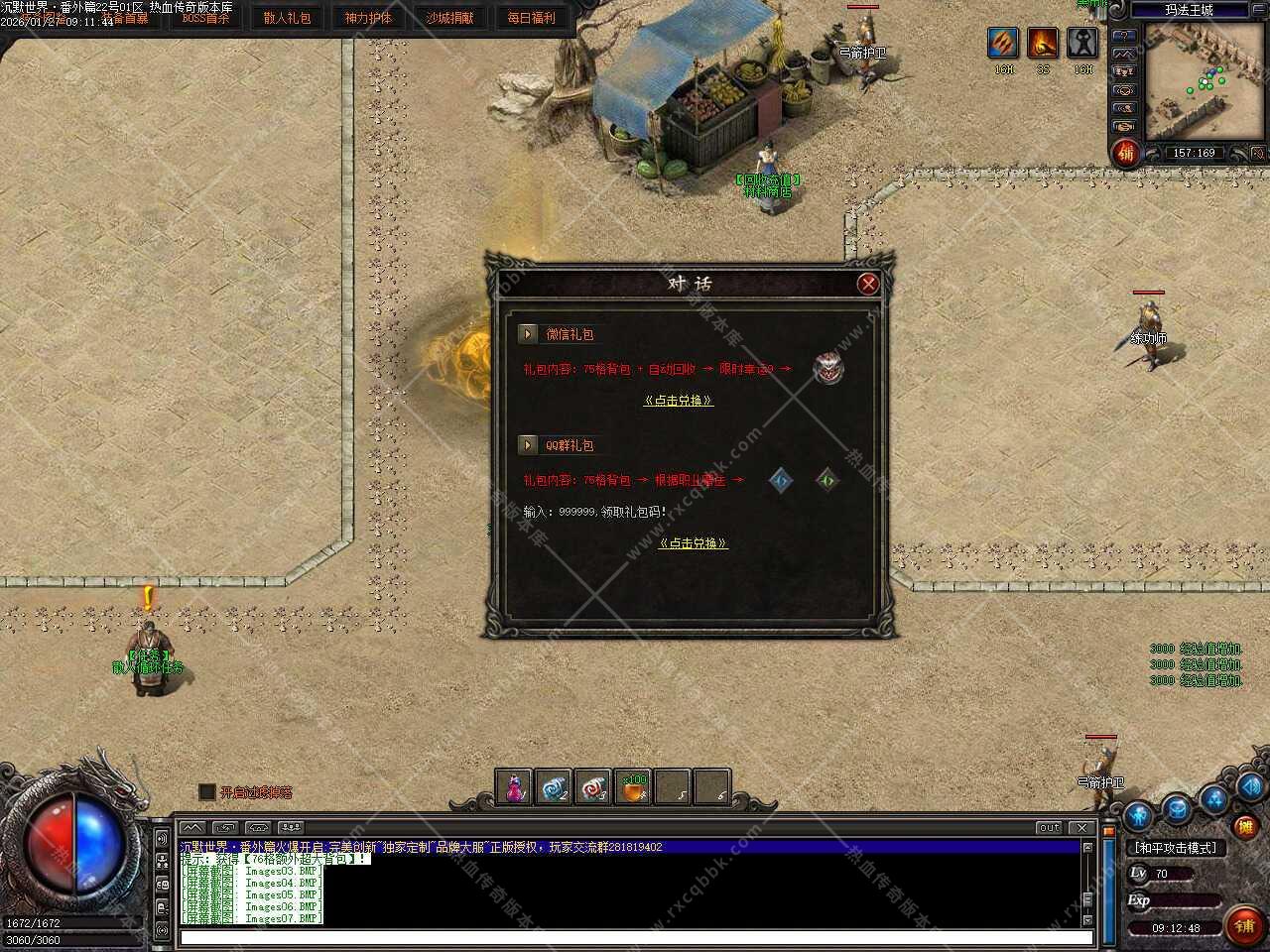Click the claw slash buff icon
The image size is (1270, 952).
click(1003, 43)
